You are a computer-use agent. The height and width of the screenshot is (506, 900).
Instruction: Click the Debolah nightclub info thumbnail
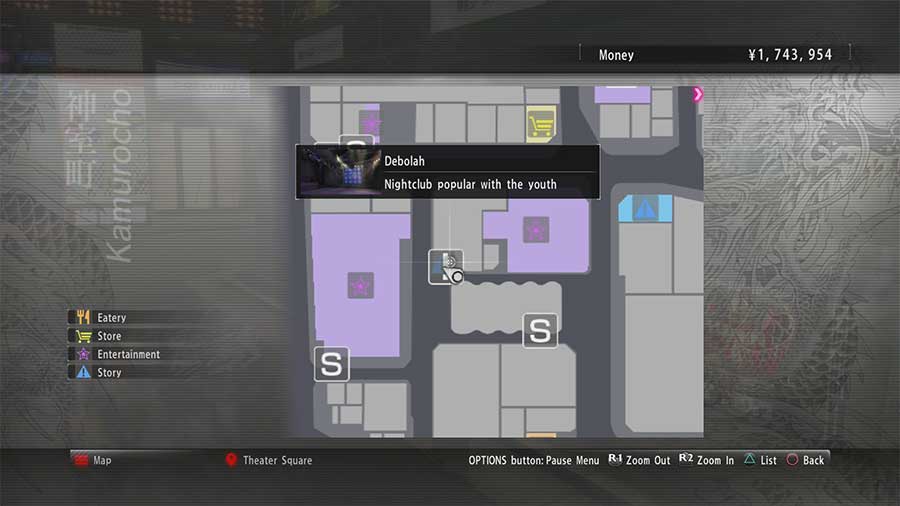coord(338,172)
